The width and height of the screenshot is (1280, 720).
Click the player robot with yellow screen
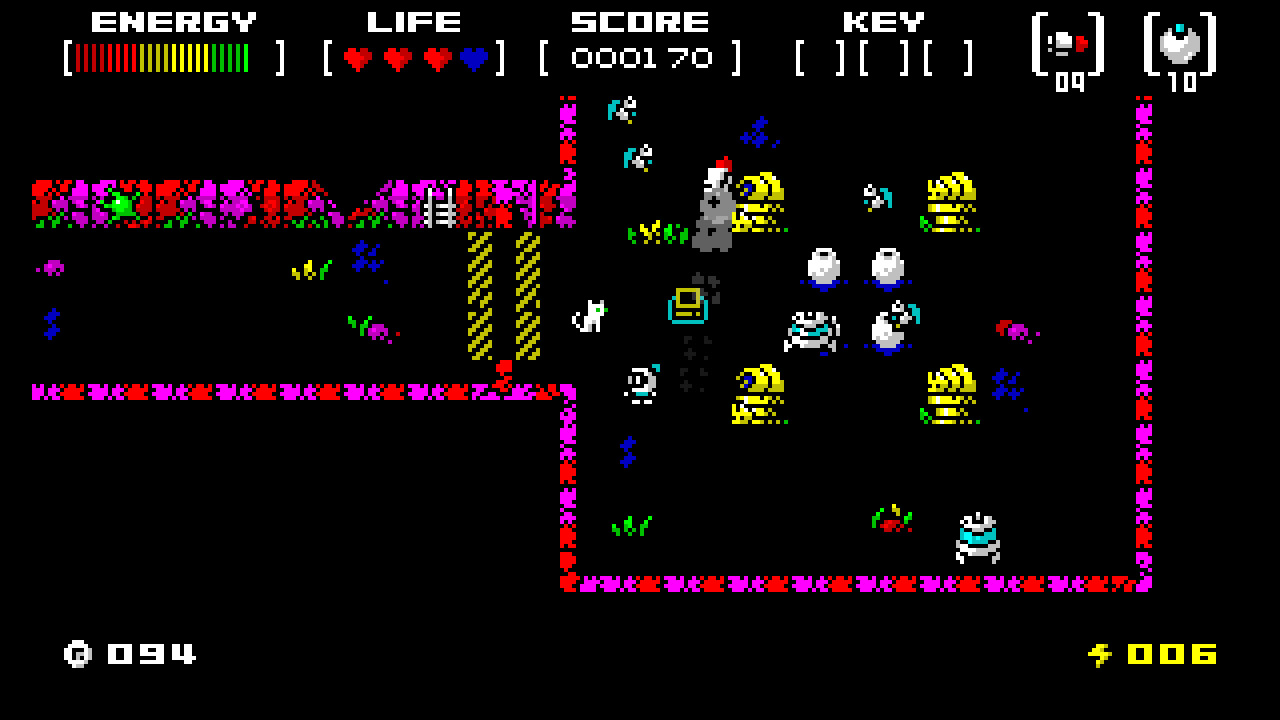click(x=686, y=305)
